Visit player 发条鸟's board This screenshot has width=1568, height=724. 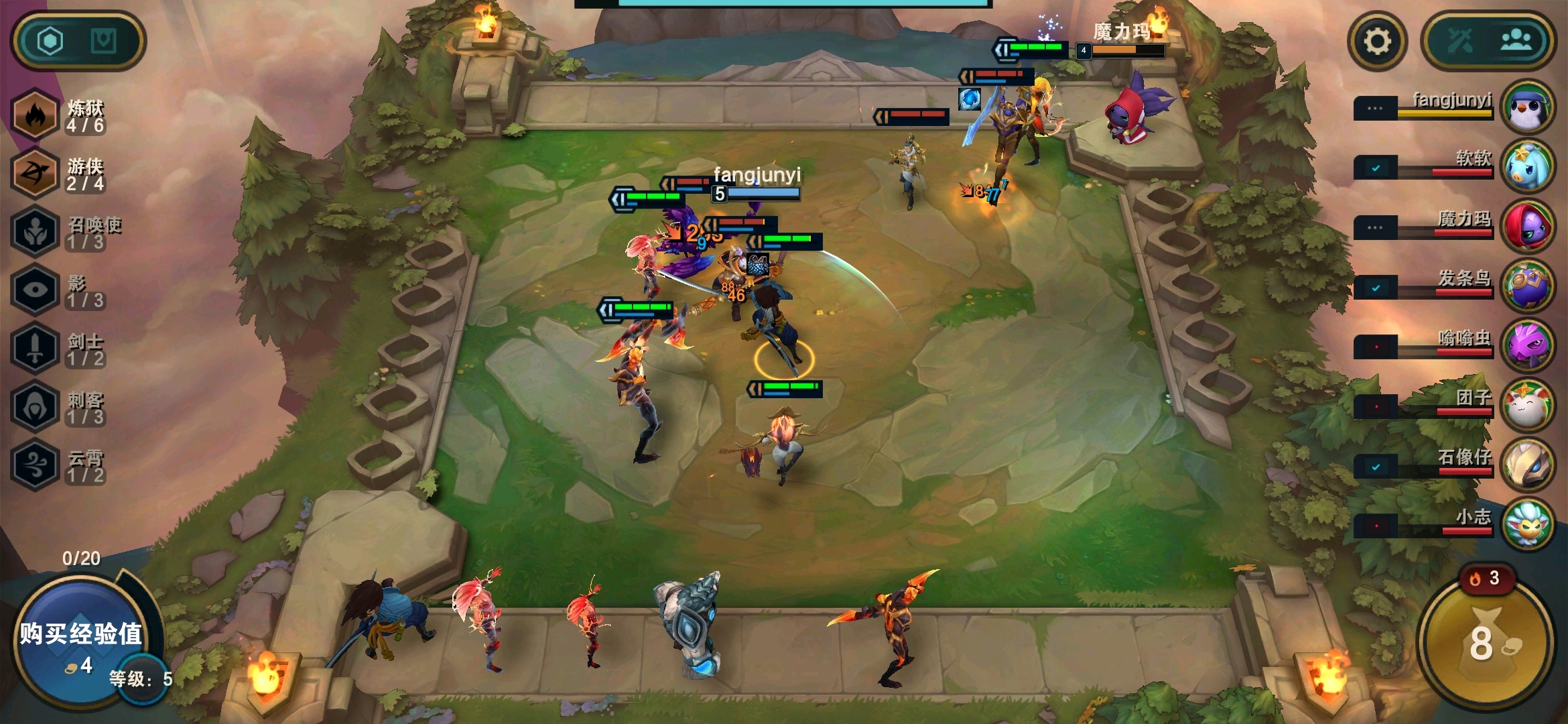pos(1526,286)
